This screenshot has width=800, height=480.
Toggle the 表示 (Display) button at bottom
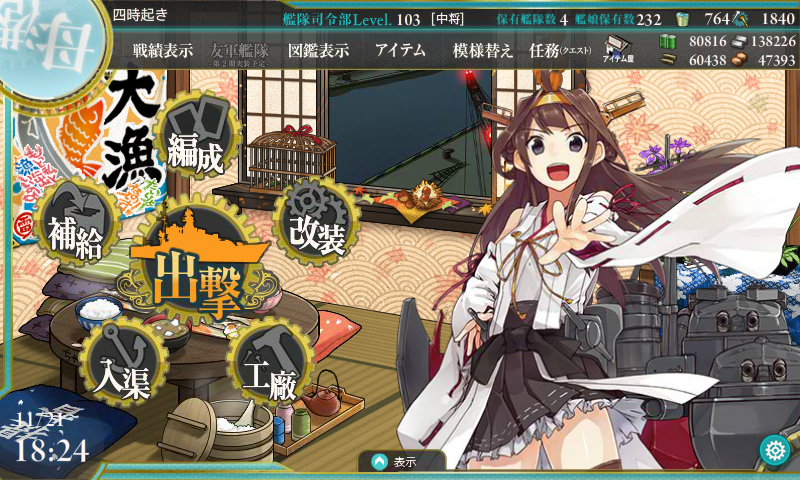pos(402,462)
